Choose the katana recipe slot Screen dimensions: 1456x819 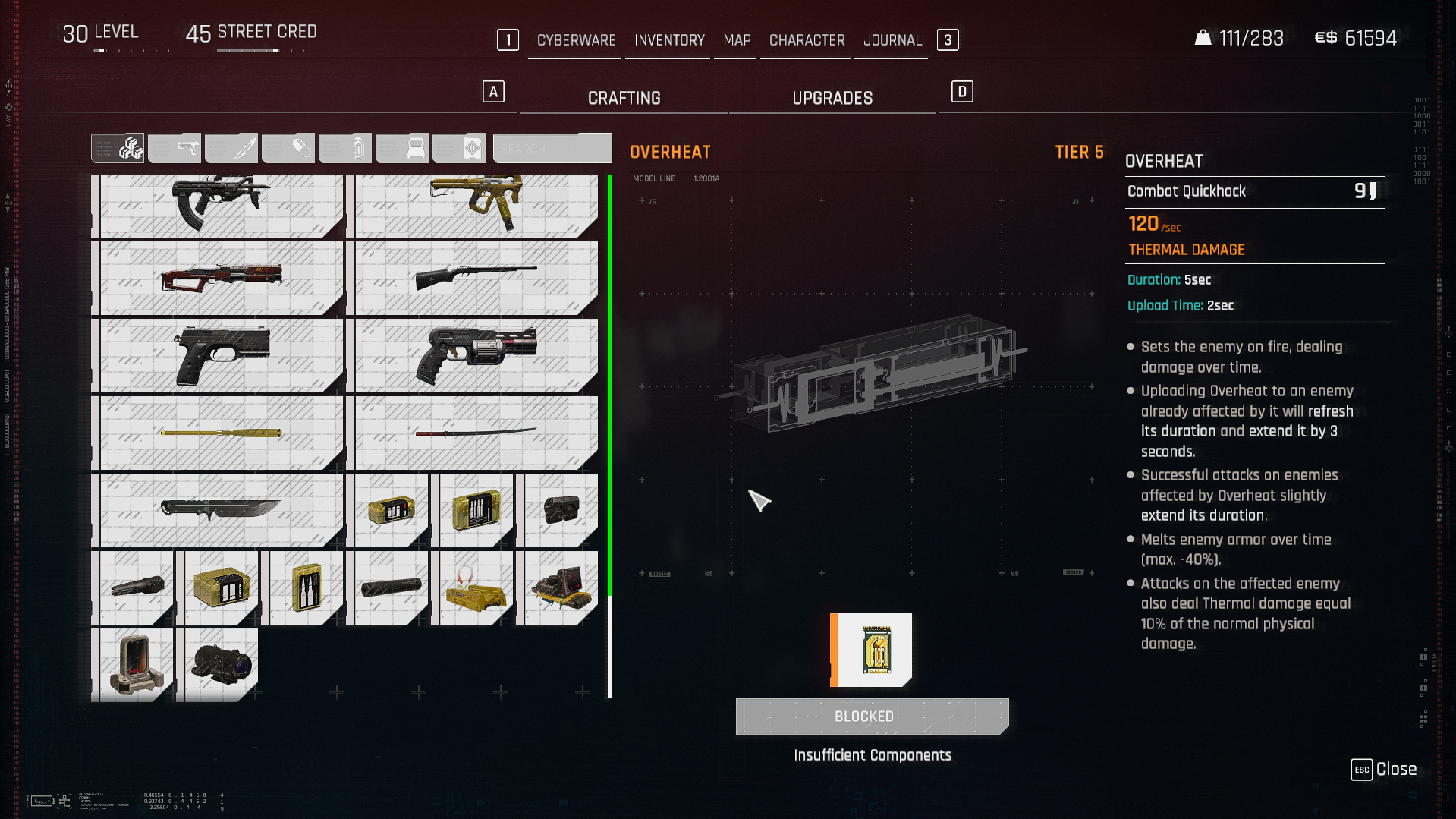click(x=473, y=433)
